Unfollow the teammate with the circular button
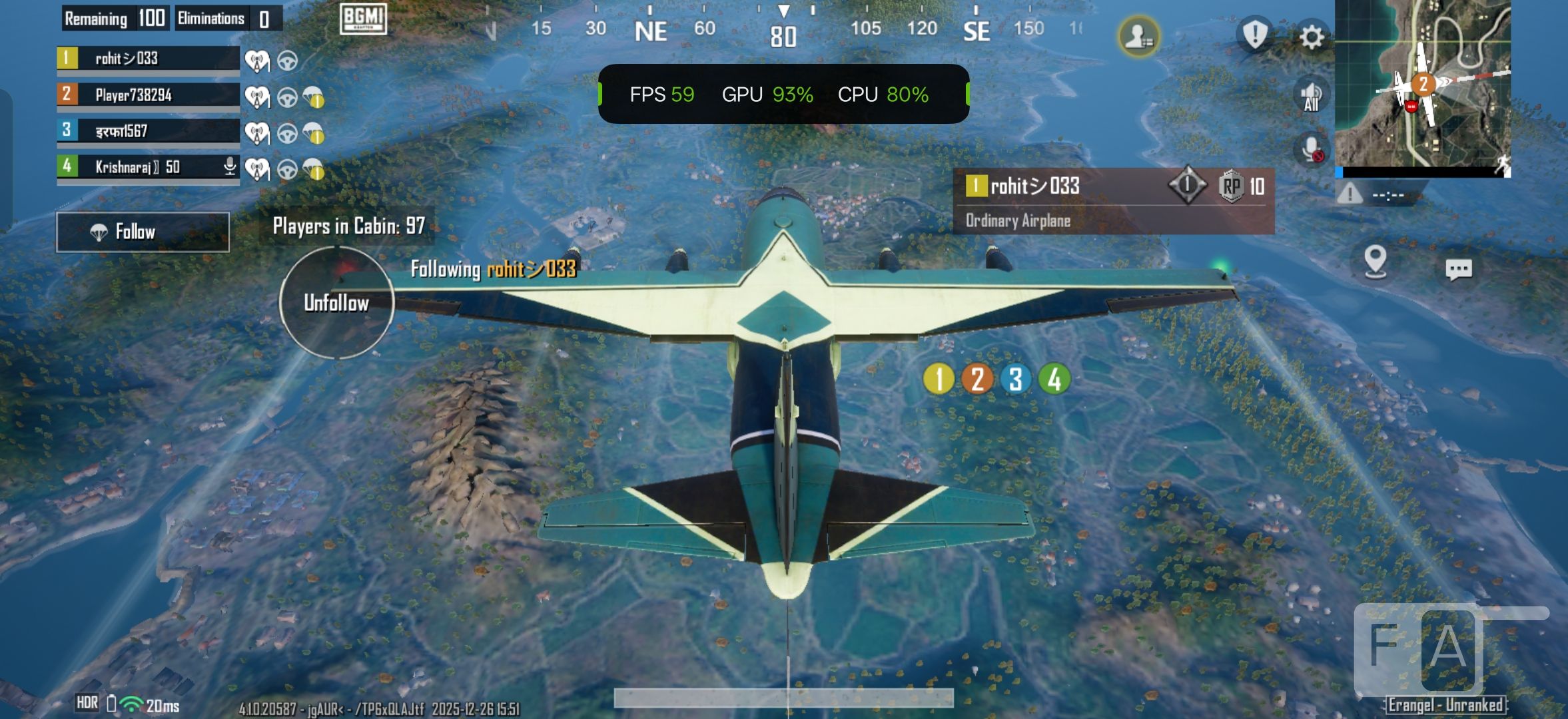This screenshot has width=1568, height=719. (336, 303)
